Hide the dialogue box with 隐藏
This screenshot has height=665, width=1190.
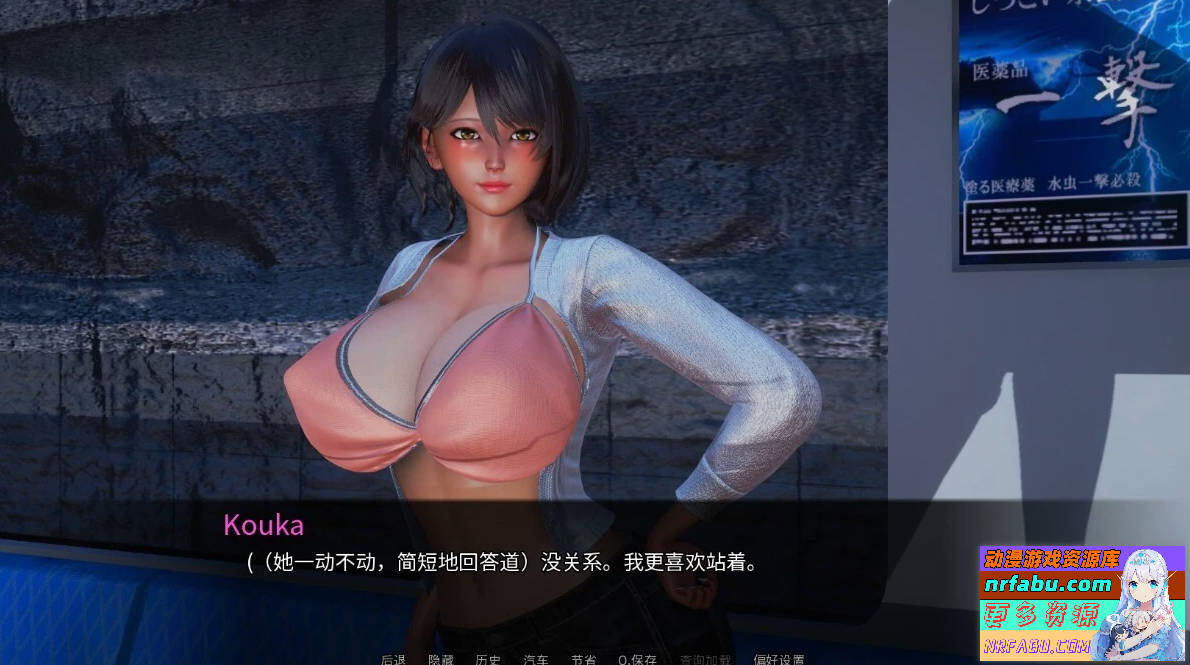coord(441,659)
